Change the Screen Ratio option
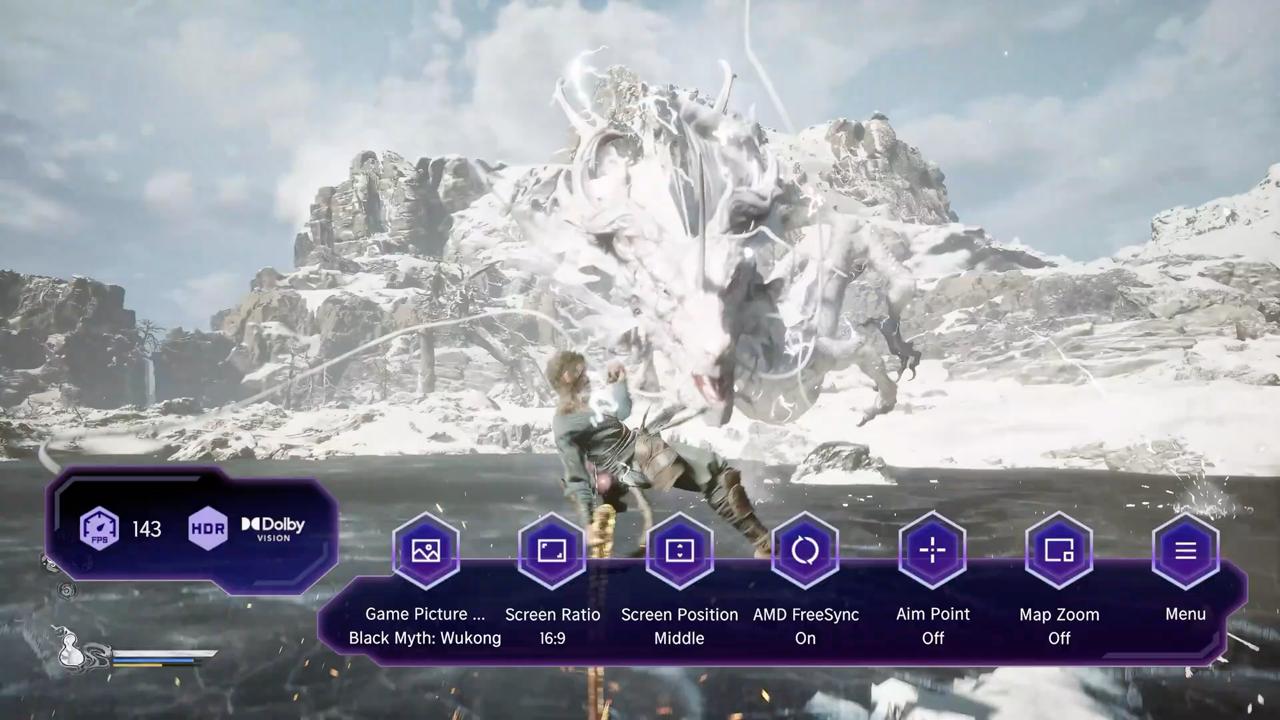Screen dimensions: 1280x720 (x=552, y=551)
